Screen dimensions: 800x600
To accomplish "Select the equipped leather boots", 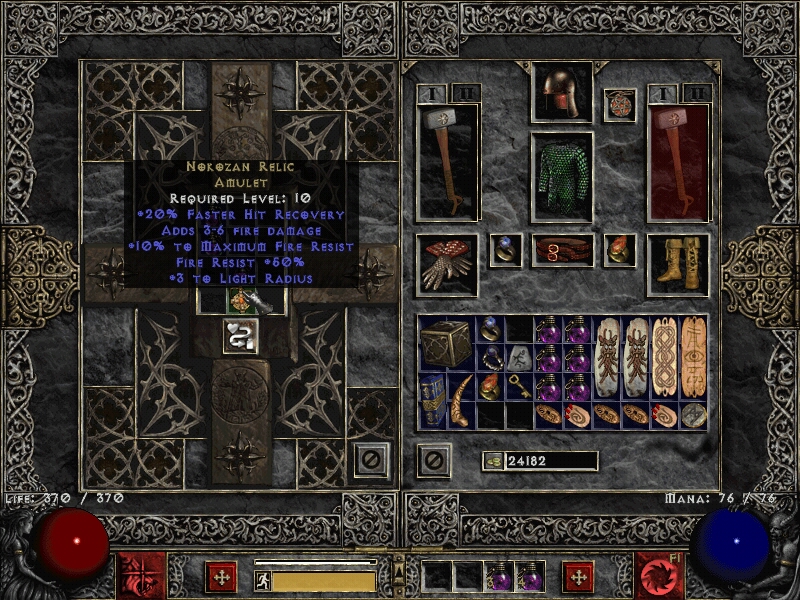I will tap(677, 258).
